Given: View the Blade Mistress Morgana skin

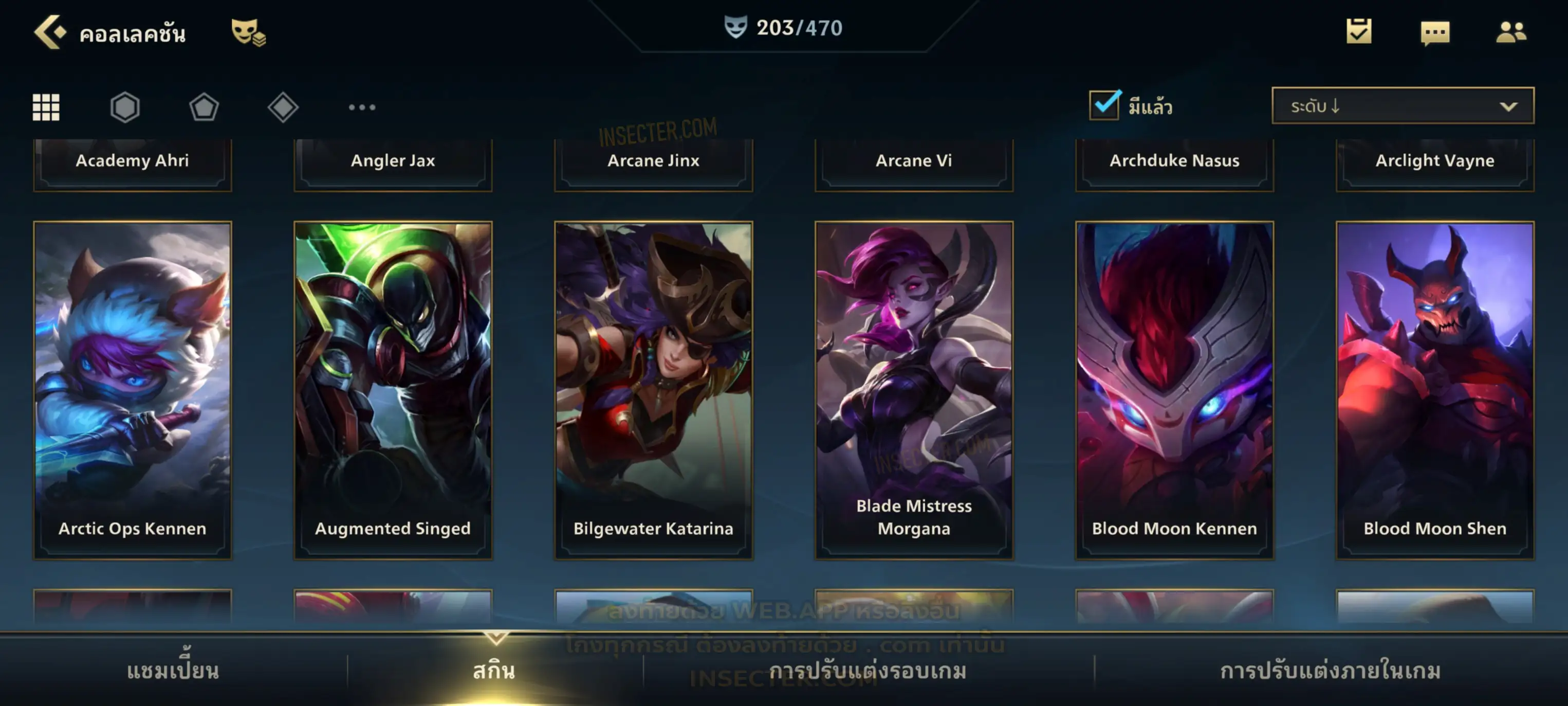Looking at the screenshot, I should (914, 390).
